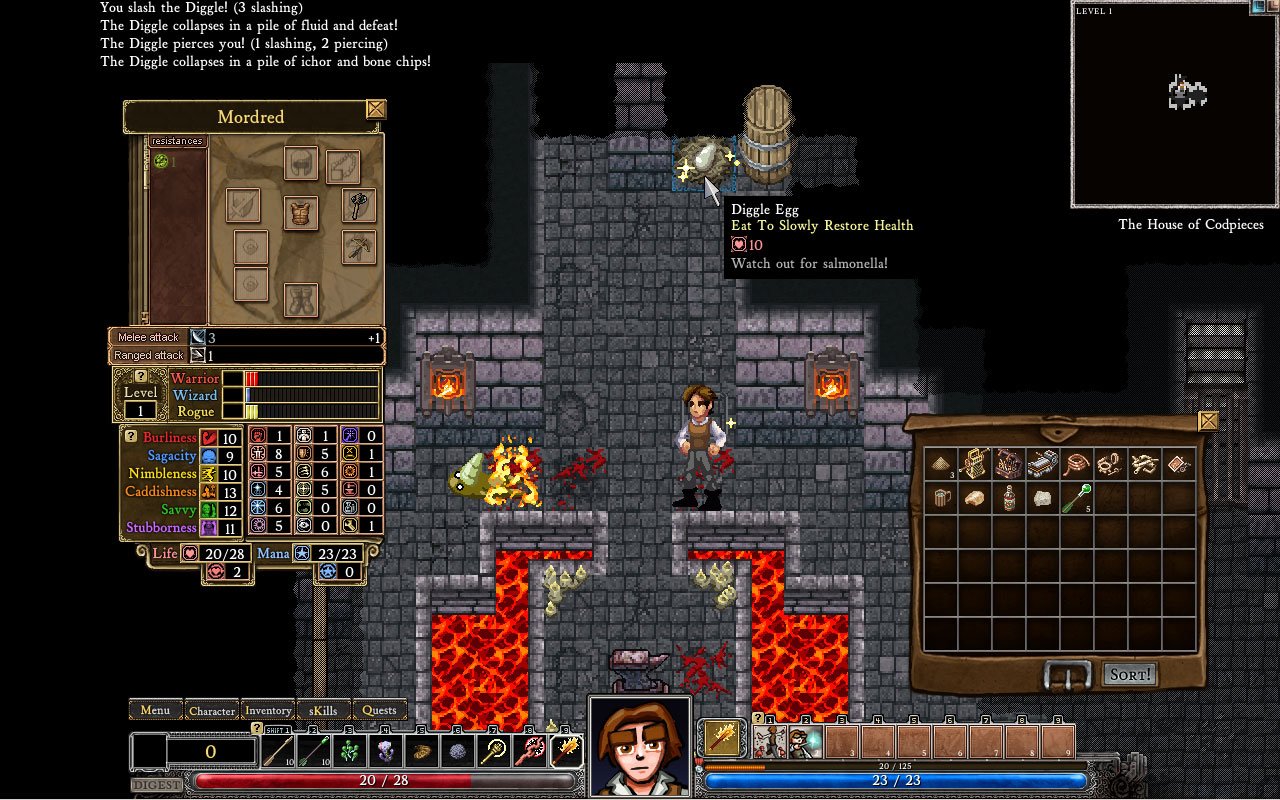Click the dungeon minimap
Screen dimensions: 1280x800
[1174, 105]
